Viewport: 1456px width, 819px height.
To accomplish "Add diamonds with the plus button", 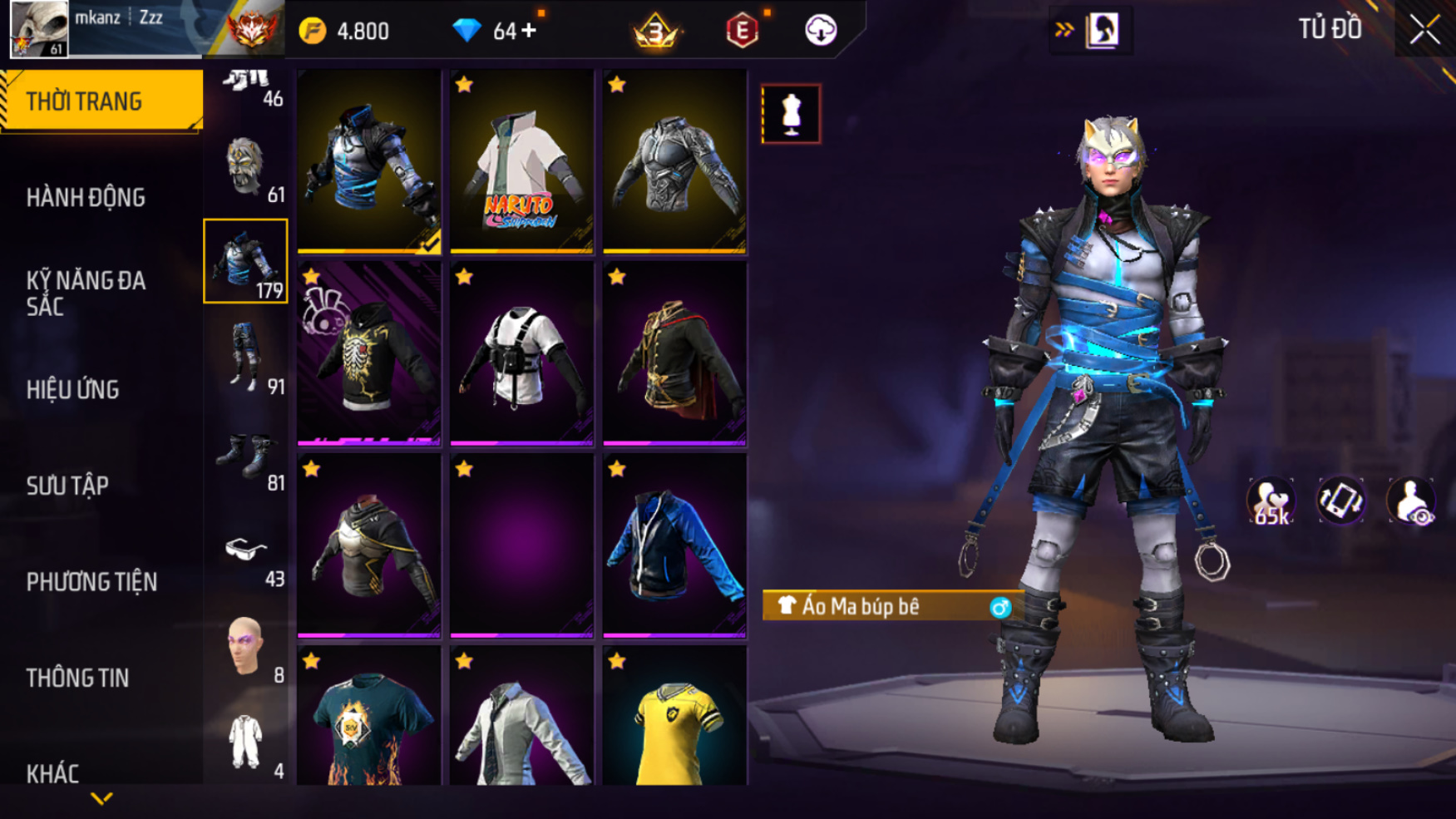I will coord(530,32).
